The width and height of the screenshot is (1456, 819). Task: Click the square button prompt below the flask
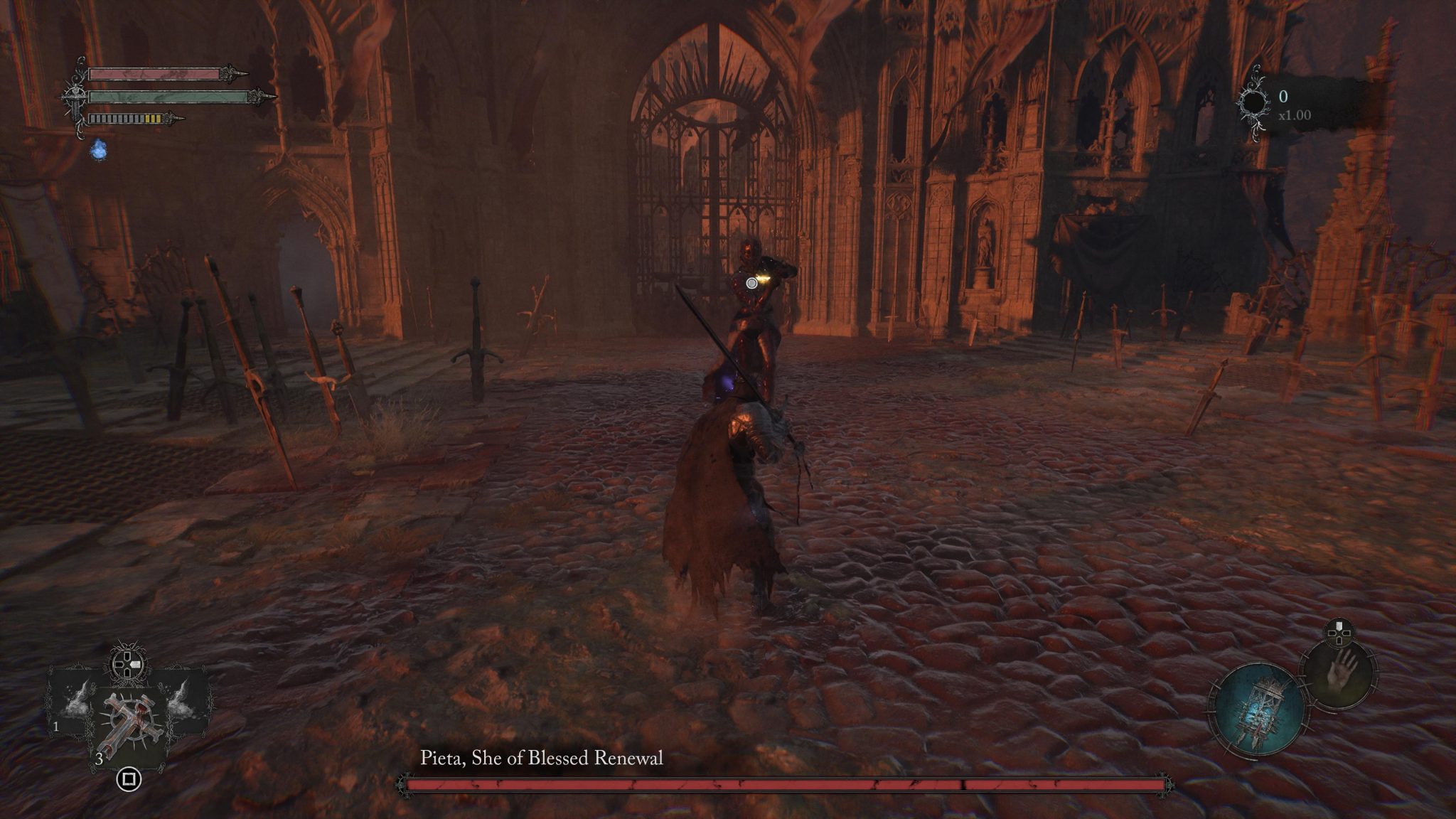(129, 779)
